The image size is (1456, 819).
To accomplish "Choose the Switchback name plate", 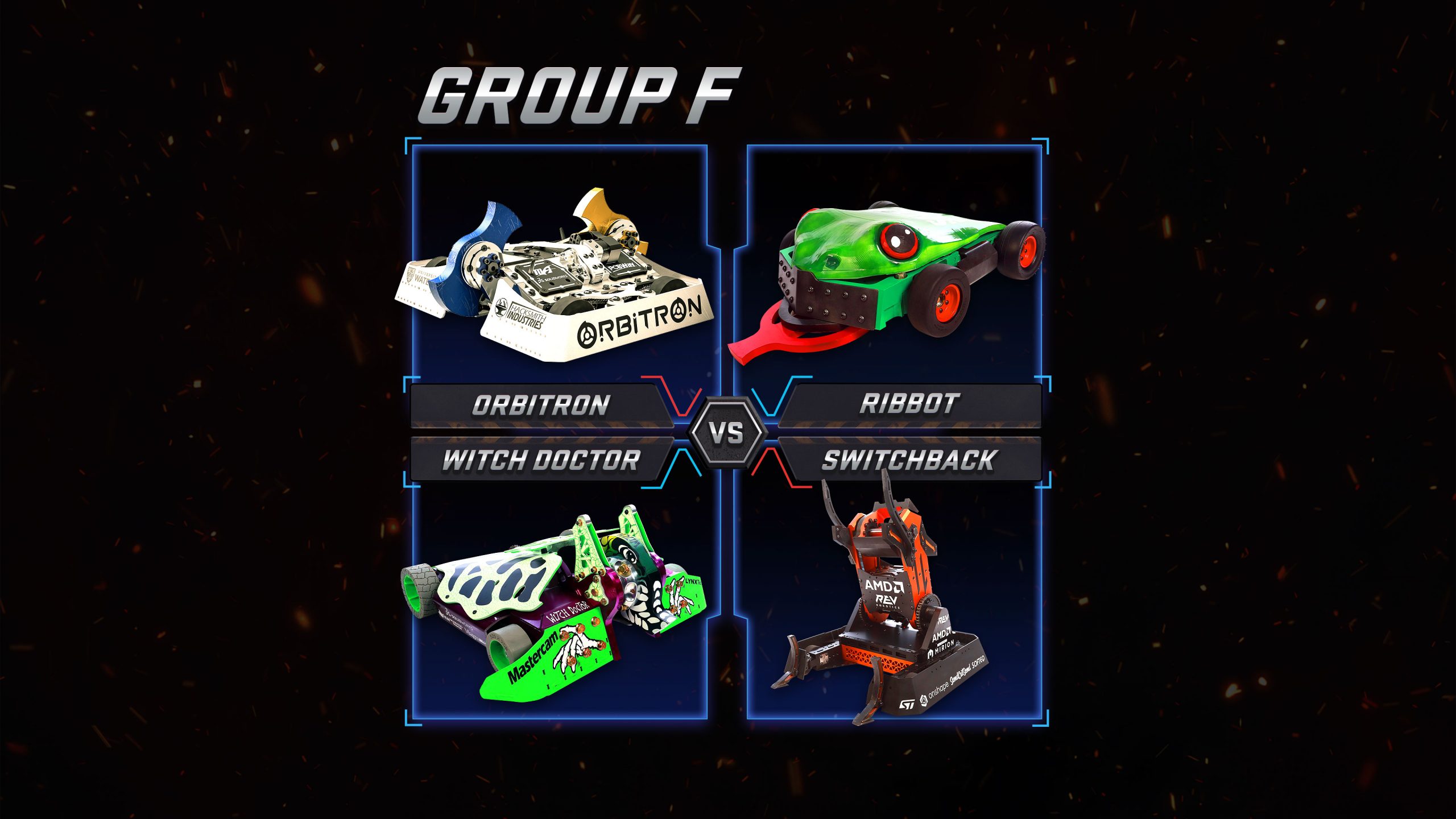I will point(909,460).
